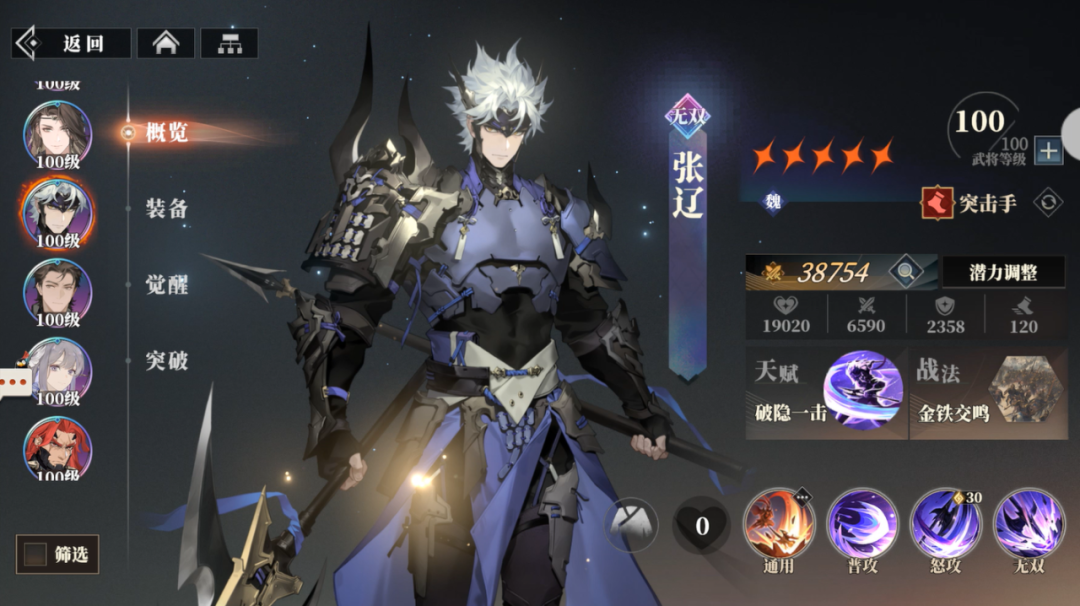Image resolution: width=1080 pixels, height=606 pixels.
Task: Go back with the 返回 button
Action: tap(72, 43)
